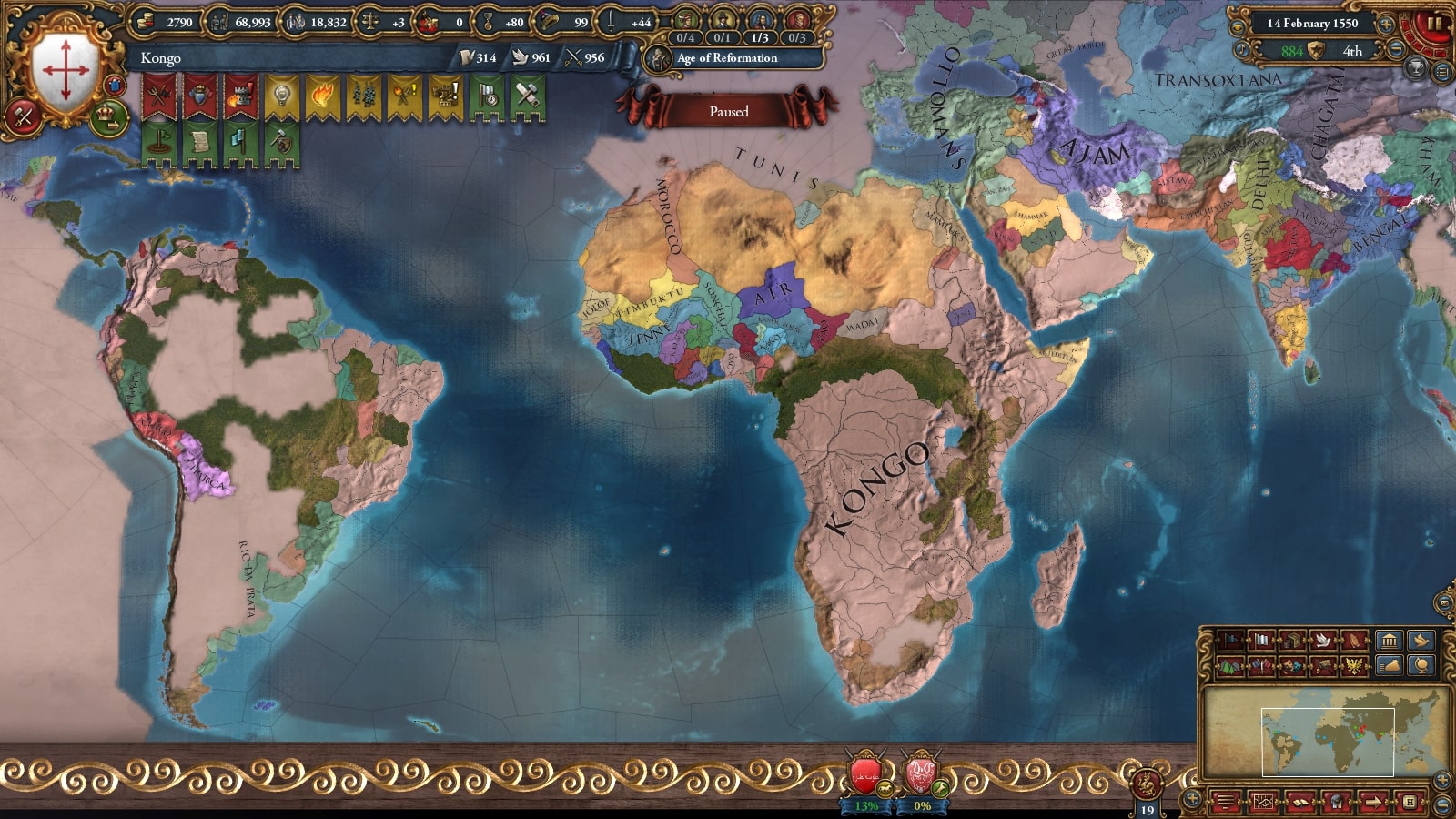1456x819 pixels.
Task: Click the minimap to move the view
Action: coord(1327,742)
